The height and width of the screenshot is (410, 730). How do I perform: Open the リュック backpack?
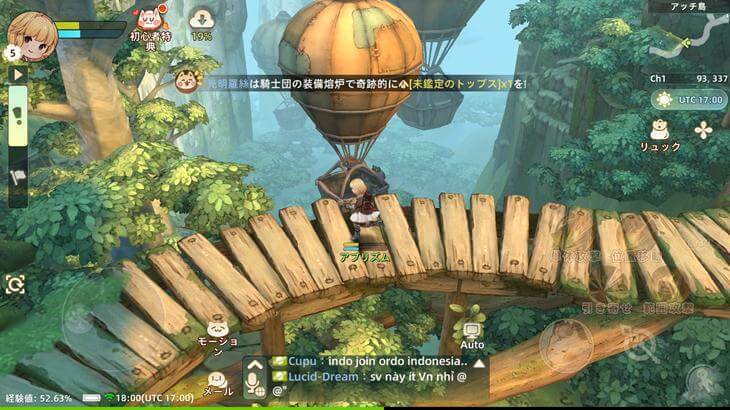coord(660,133)
